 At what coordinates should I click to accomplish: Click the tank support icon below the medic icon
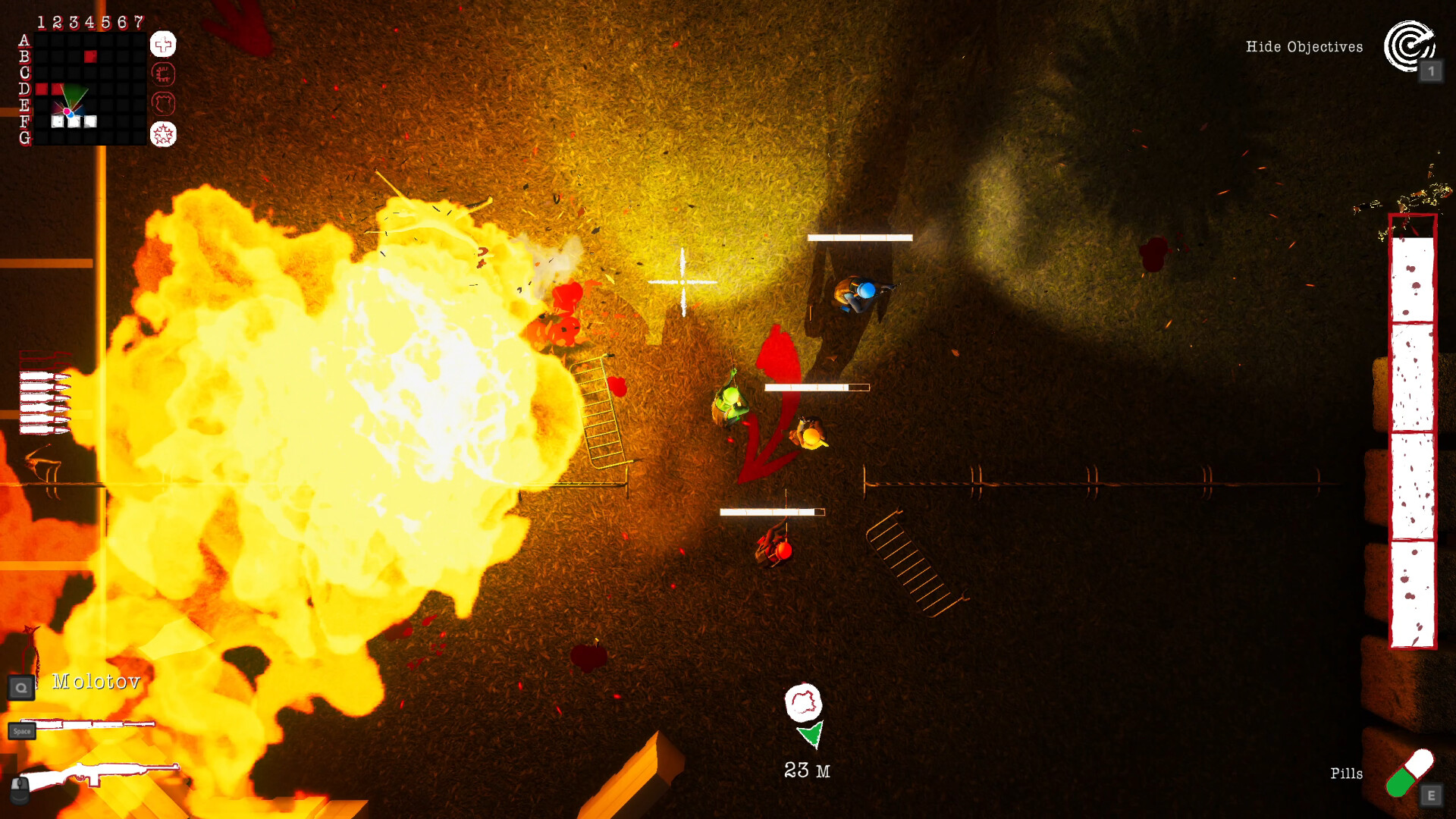pyautogui.click(x=162, y=74)
